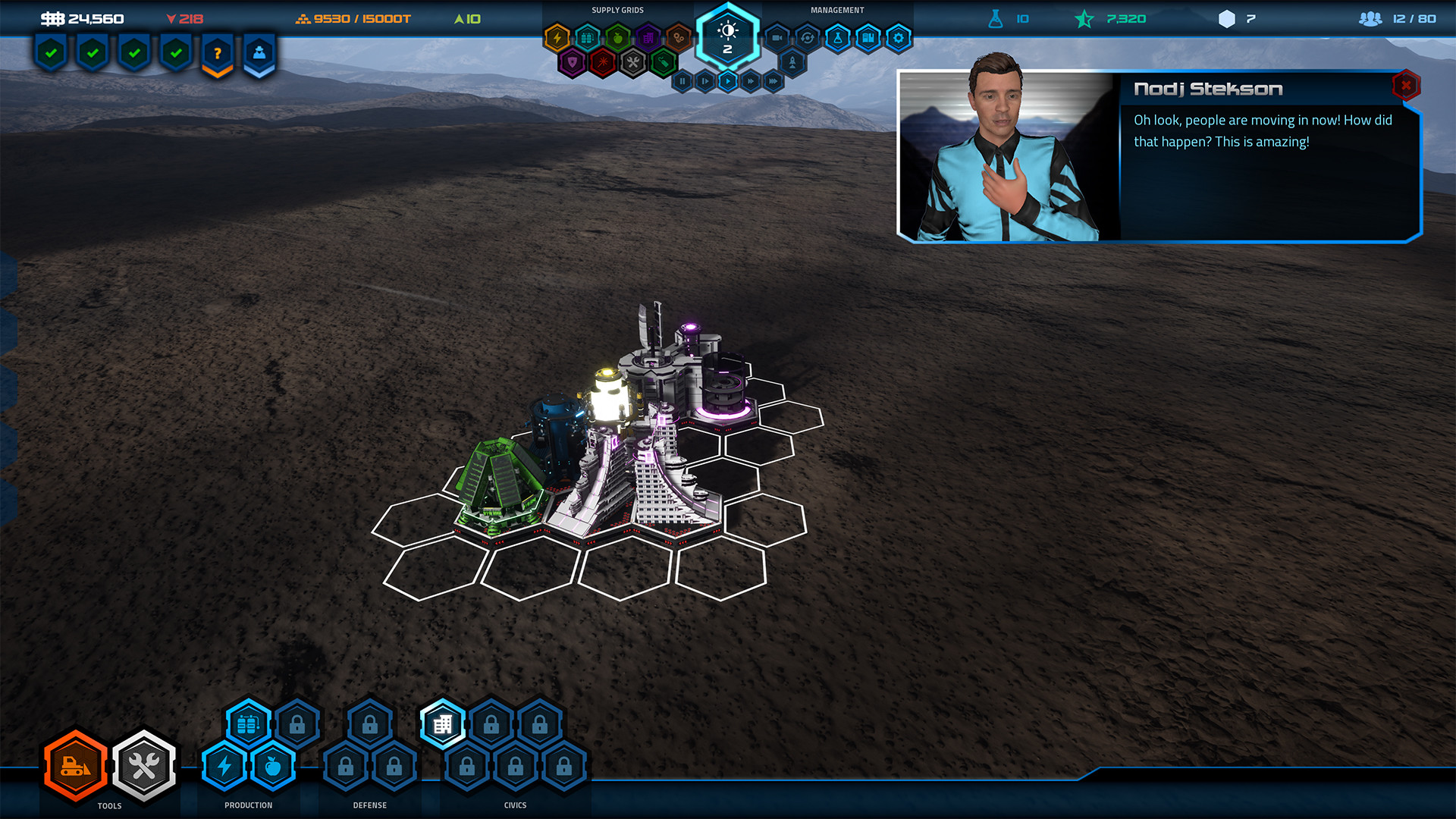Dismiss Nodj Stekson's dialog message
Image resolution: width=1456 pixels, height=819 pixels.
tap(1405, 86)
